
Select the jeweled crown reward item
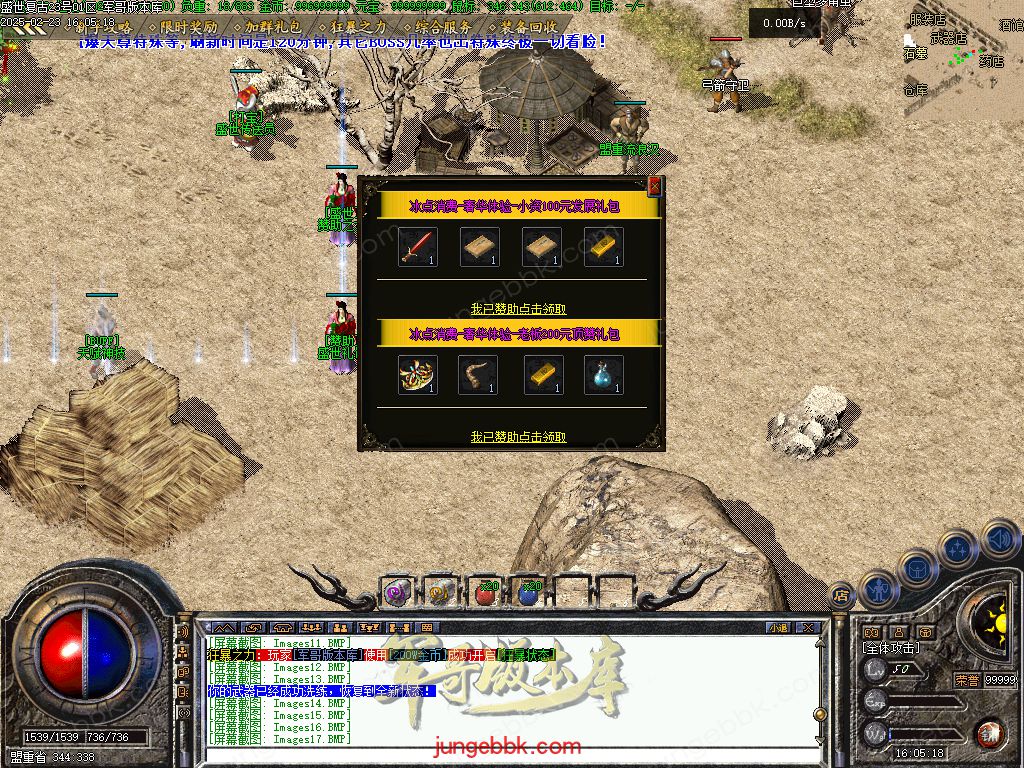(x=418, y=375)
